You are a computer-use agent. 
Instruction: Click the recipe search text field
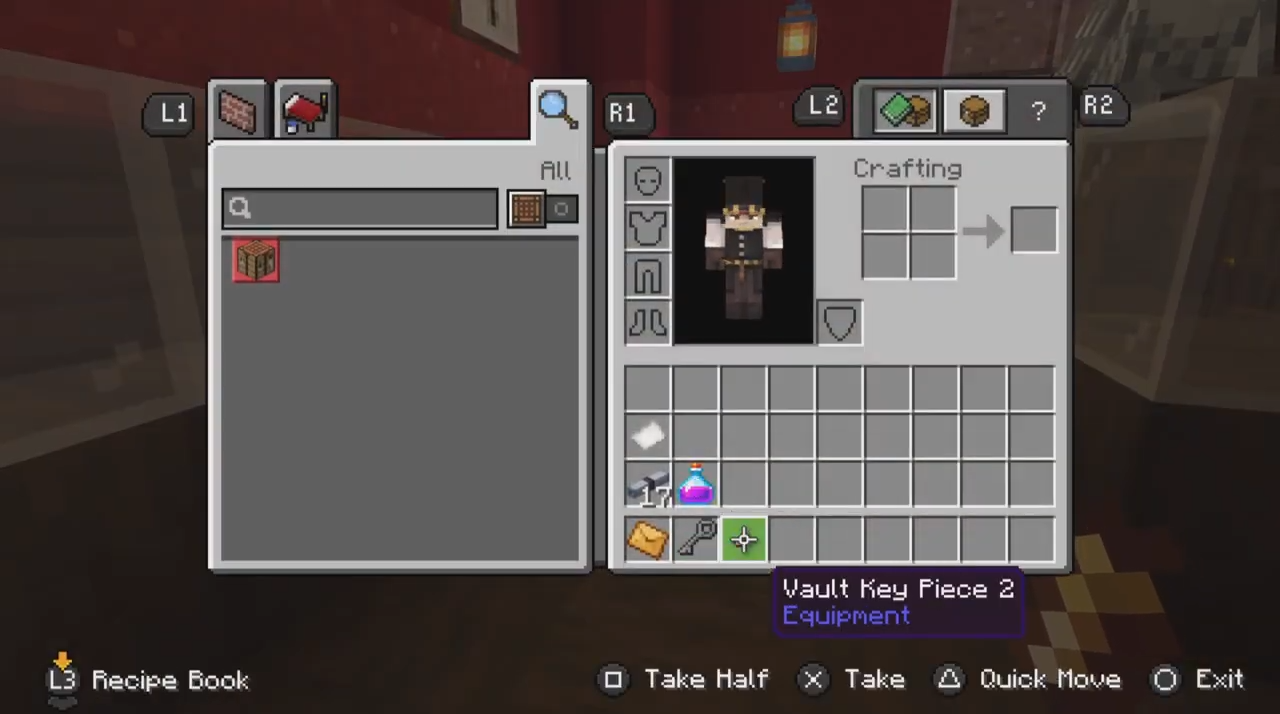click(x=360, y=208)
